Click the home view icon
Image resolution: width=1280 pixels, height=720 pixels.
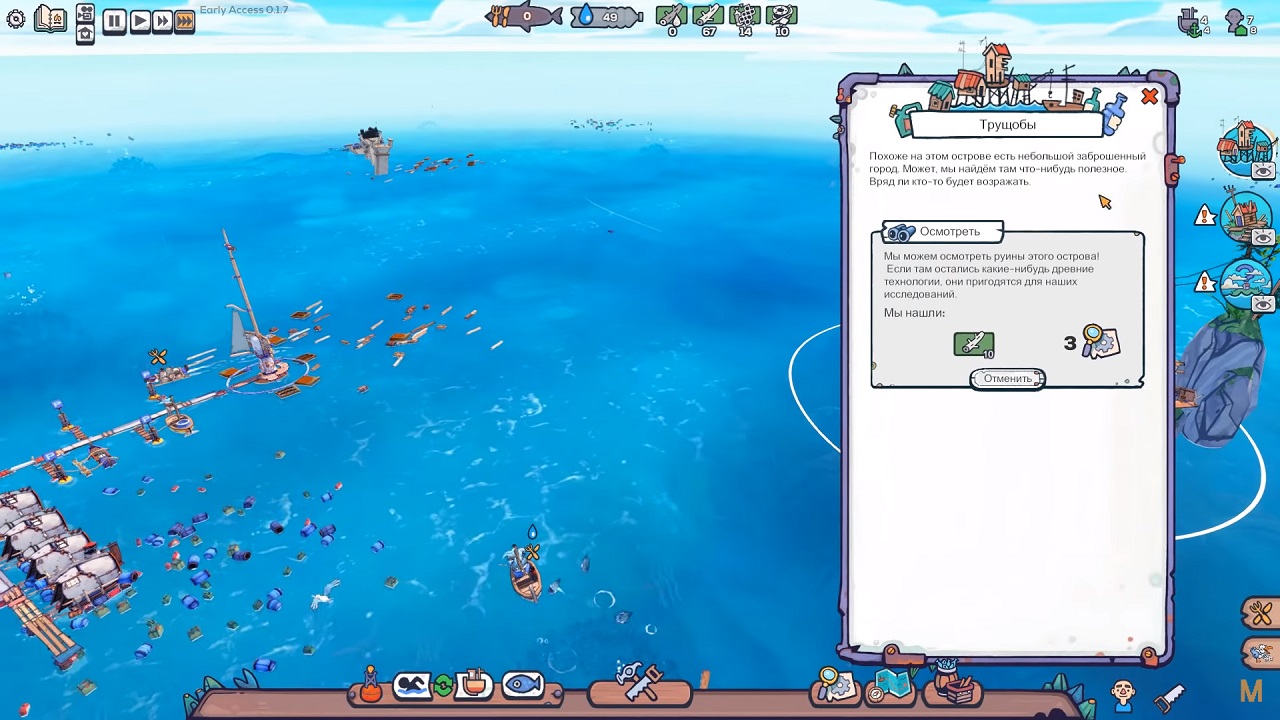[x=85, y=33]
